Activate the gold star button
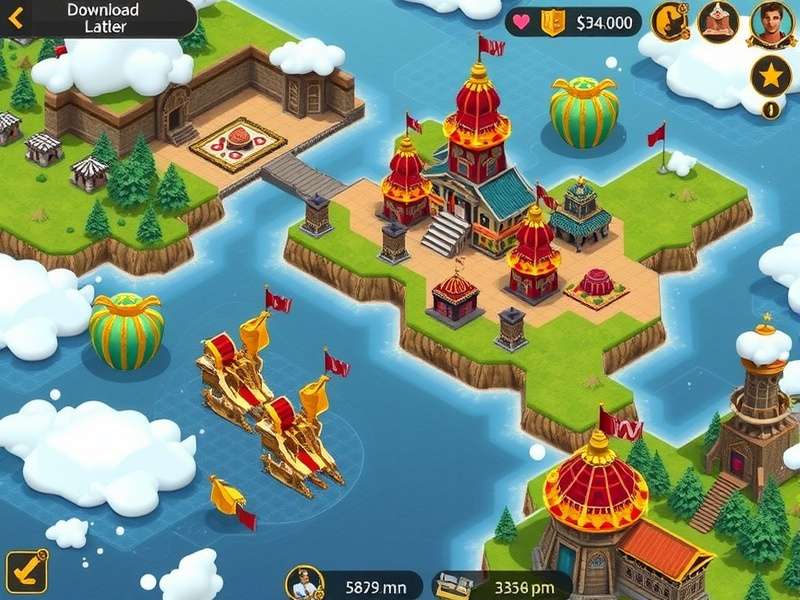Viewport: 800px width, 600px height. 771,76
